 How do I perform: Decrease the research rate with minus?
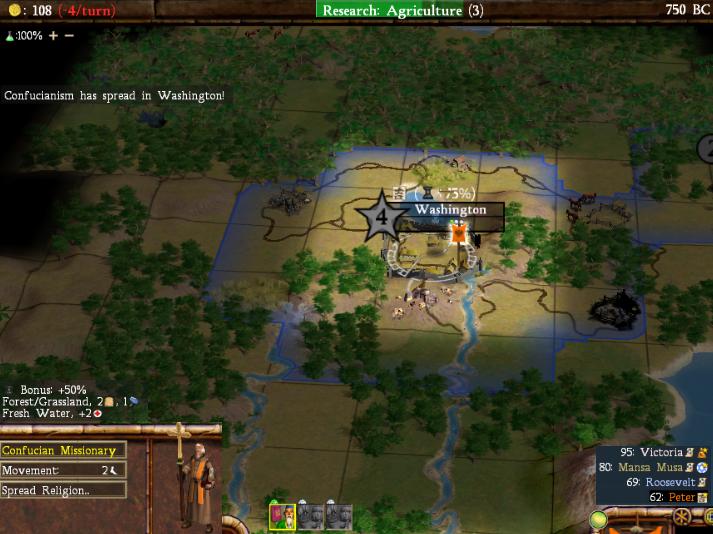click(69, 35)
